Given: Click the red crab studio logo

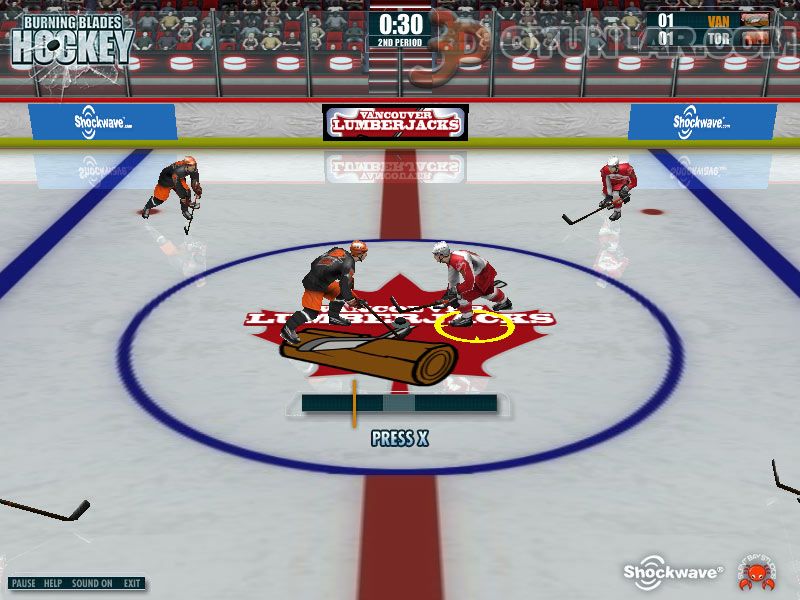Looking at the screenshot, I should pyautogui.click(x=753, y=570).
